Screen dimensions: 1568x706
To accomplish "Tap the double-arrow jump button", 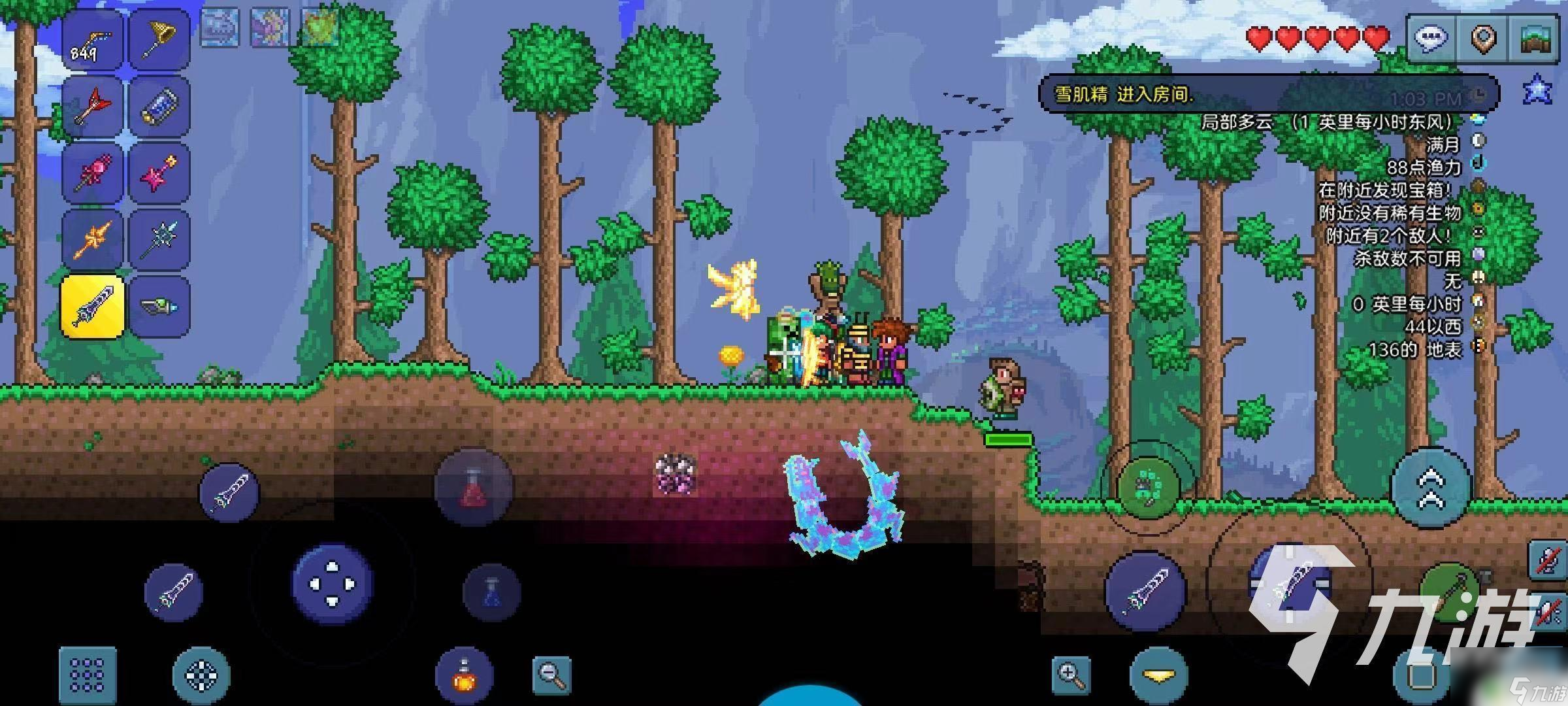I will point(1431,487).
